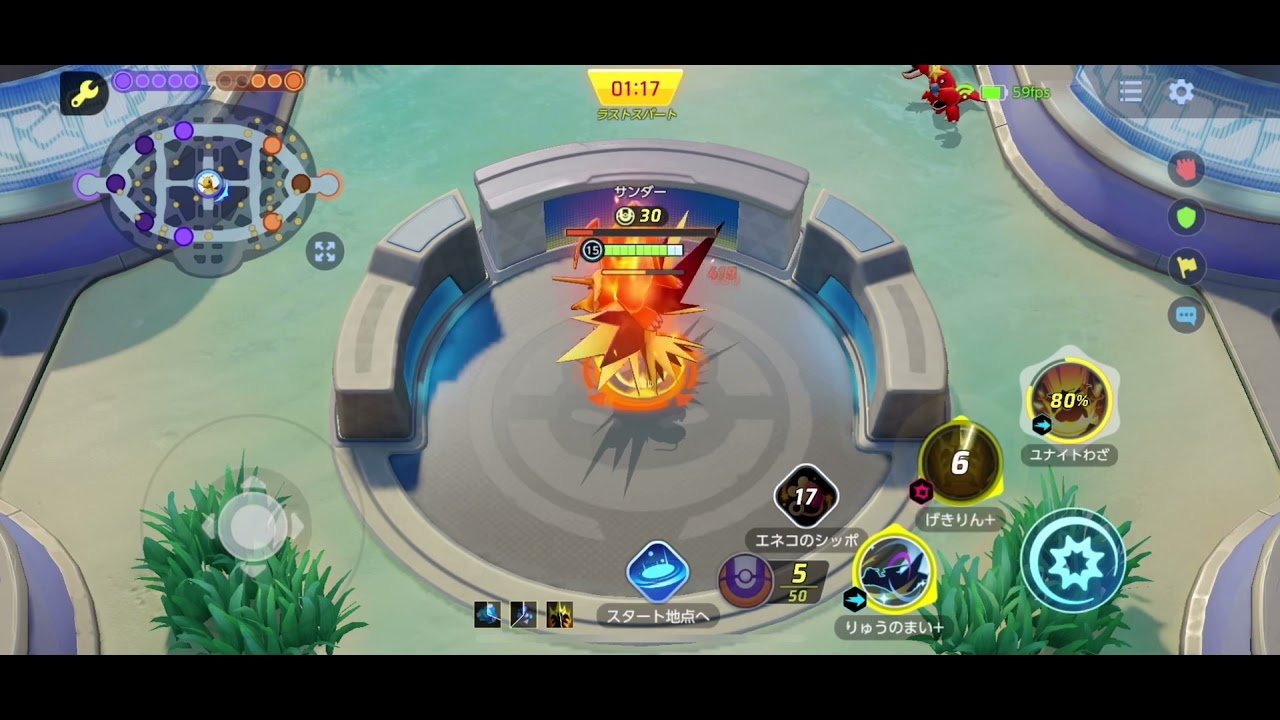Viewport: 1280px width, 720px height.
Task: Use the エネコのシッポ battle item
Action: [806, 497]
